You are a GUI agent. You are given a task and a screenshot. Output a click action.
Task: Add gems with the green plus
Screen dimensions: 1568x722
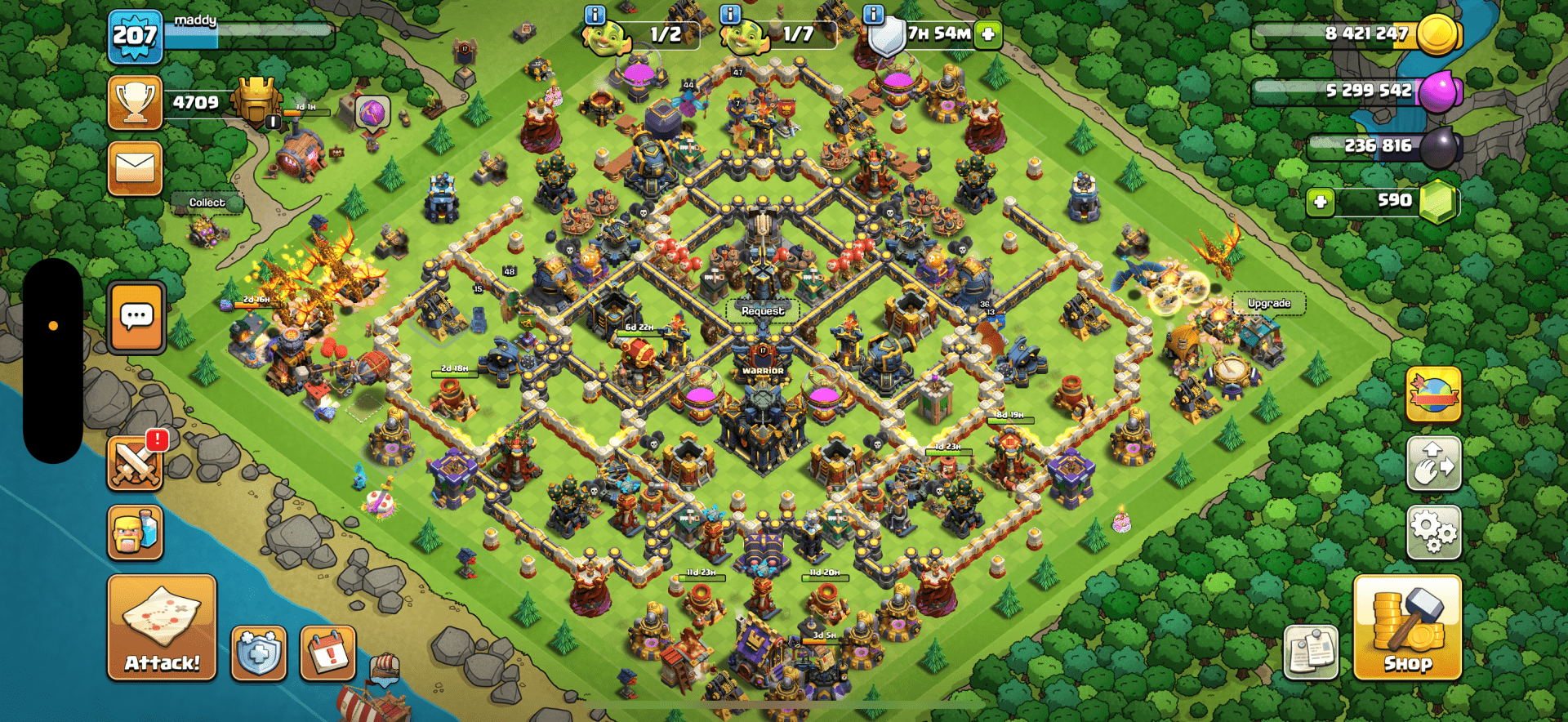(x=1320, y=201)
